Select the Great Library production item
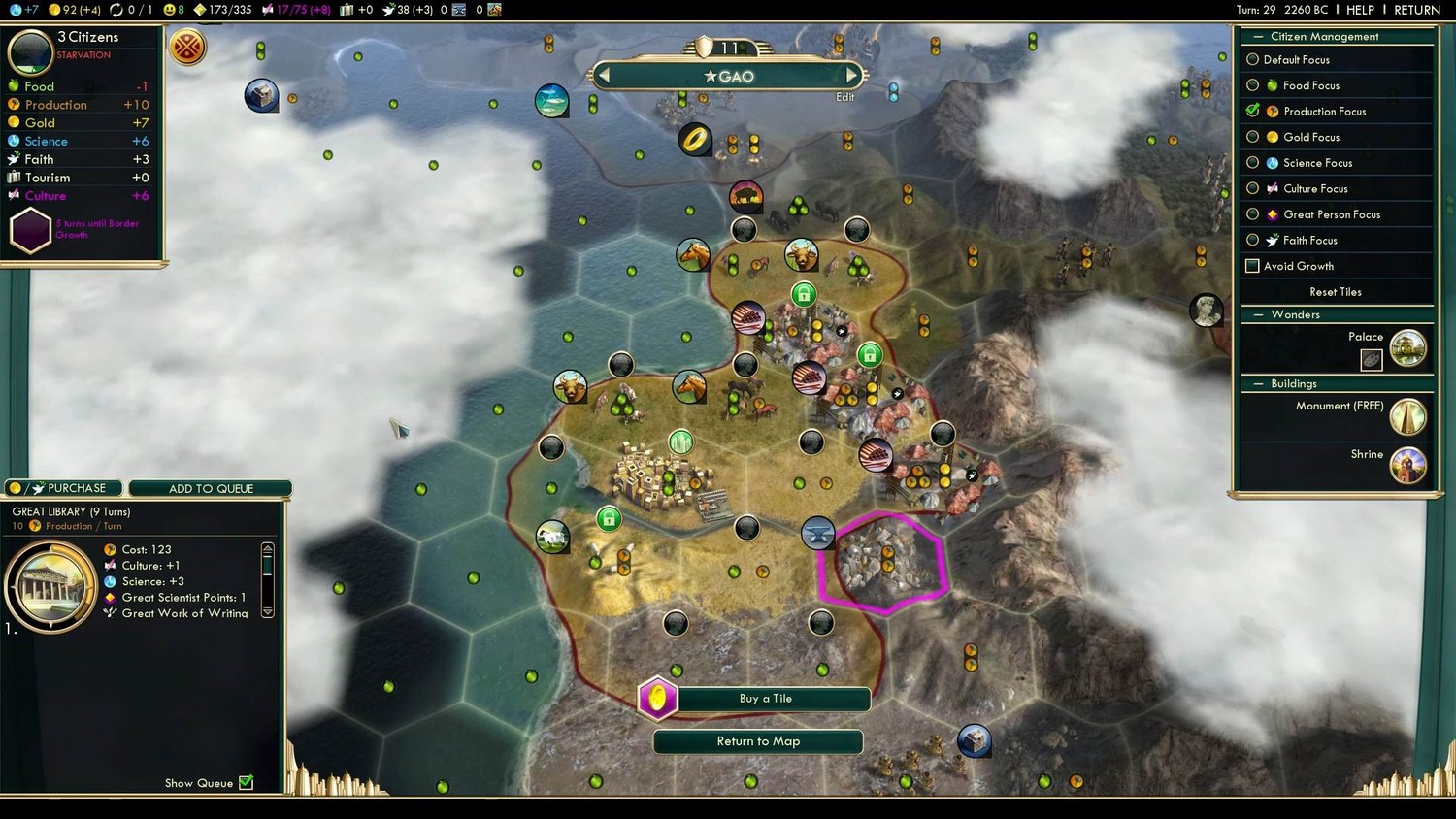1456x819 pixels. tap(51, 585)
